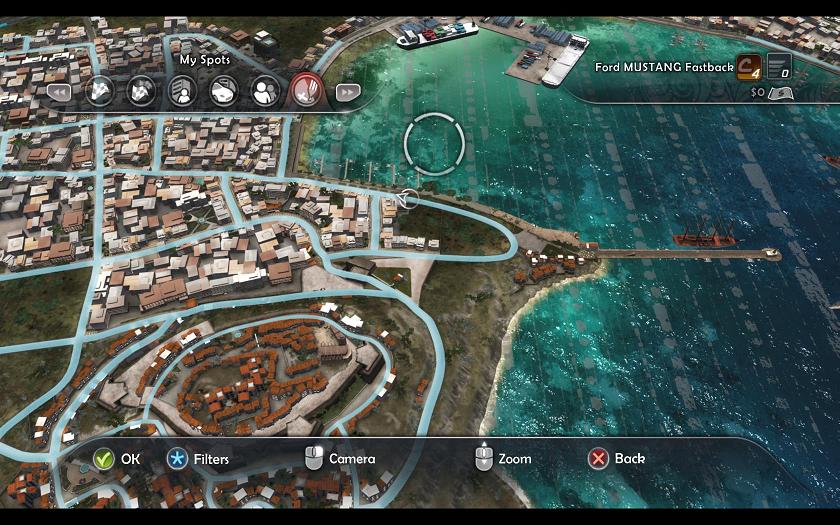840x525 pixels.
Task: Select the double checkered flags filter icon
Action: click(x=141, y=92)
